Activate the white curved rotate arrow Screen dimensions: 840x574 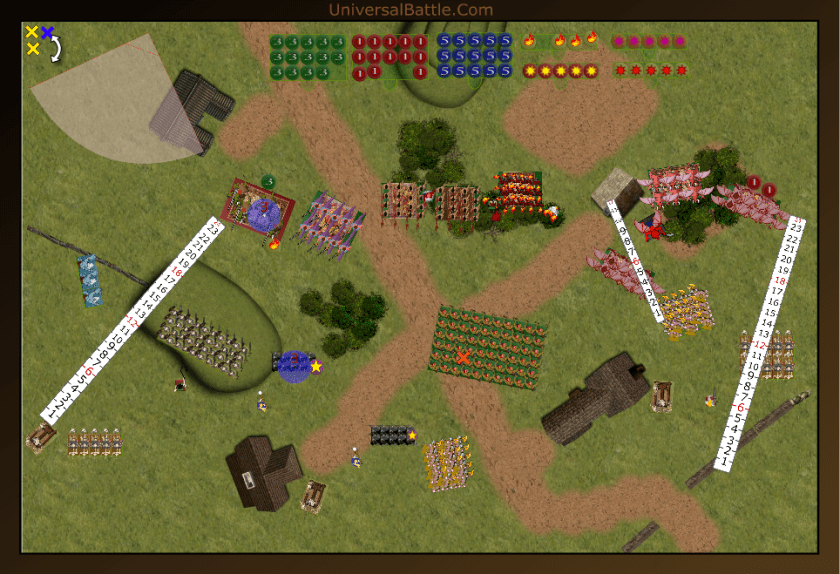click(56, 48)
